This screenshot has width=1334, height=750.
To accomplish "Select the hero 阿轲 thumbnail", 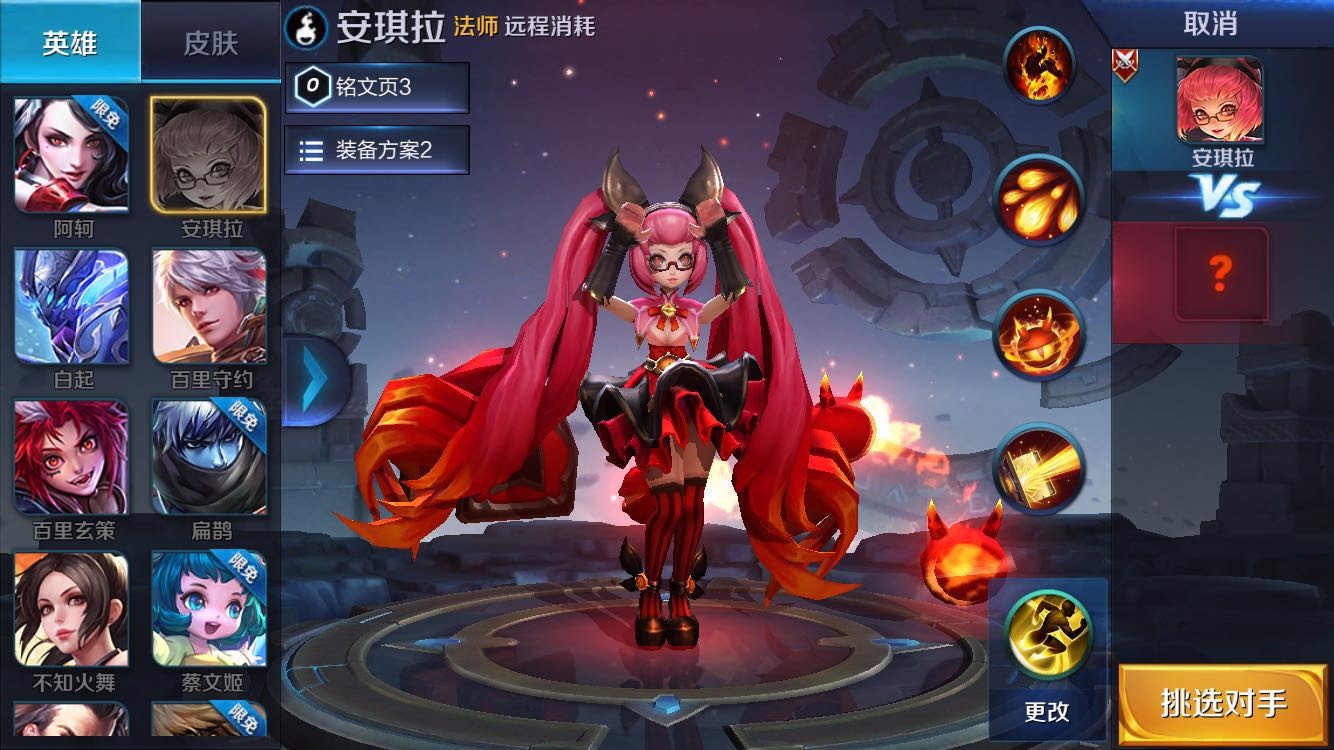I will (68, 155).
